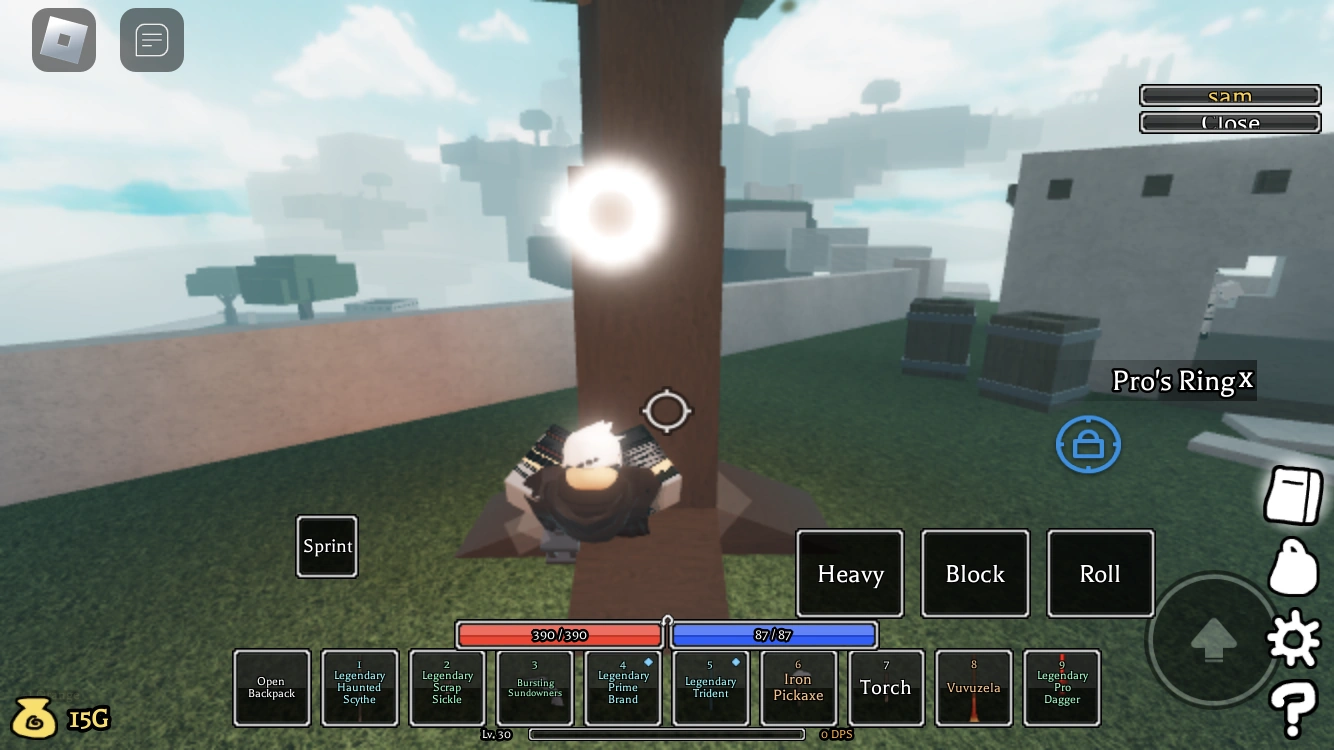1334x750 pixels.
Task: Toggle Sprint mode
Action: [326, 546]
